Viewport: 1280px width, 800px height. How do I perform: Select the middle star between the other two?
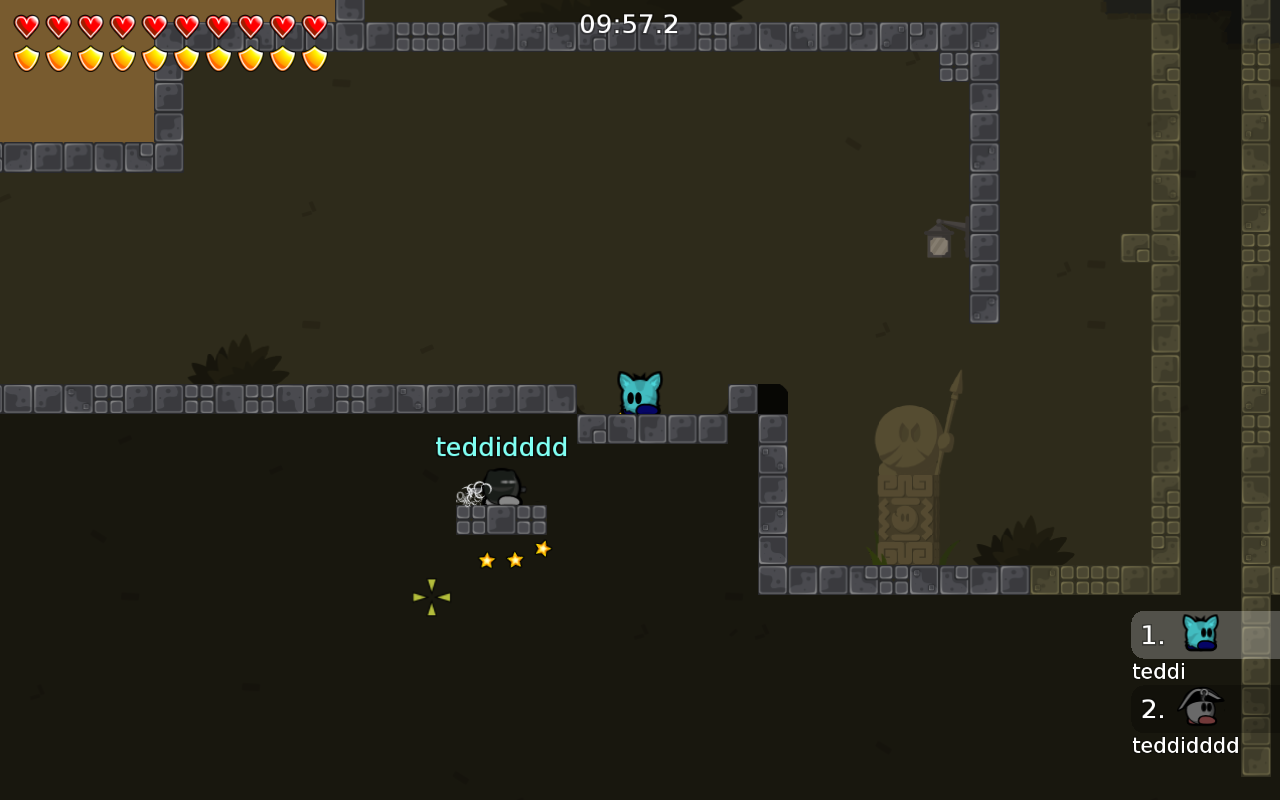click(x=514, y=559)
